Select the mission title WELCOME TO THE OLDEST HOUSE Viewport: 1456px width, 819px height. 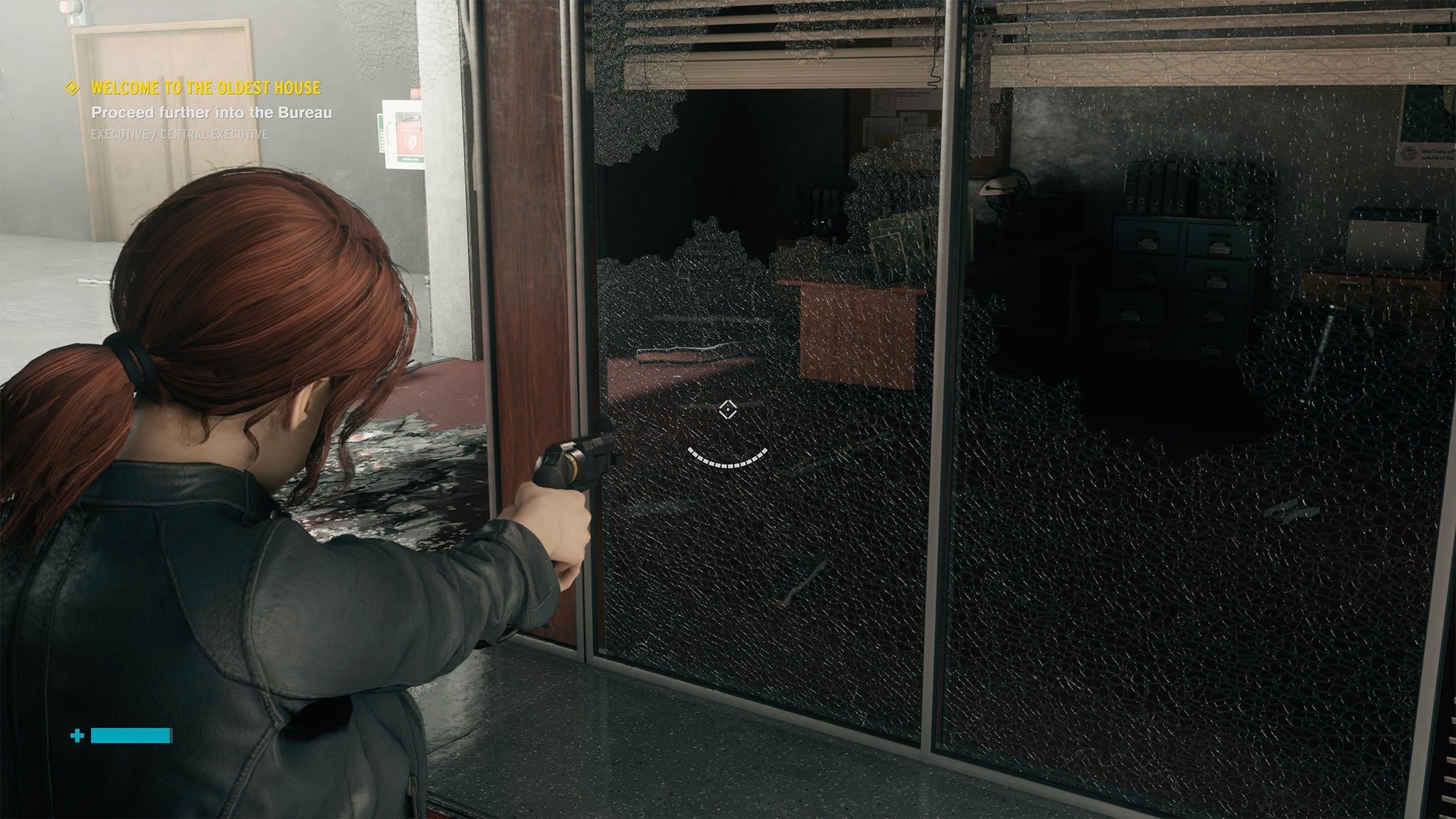click(206, 88)
